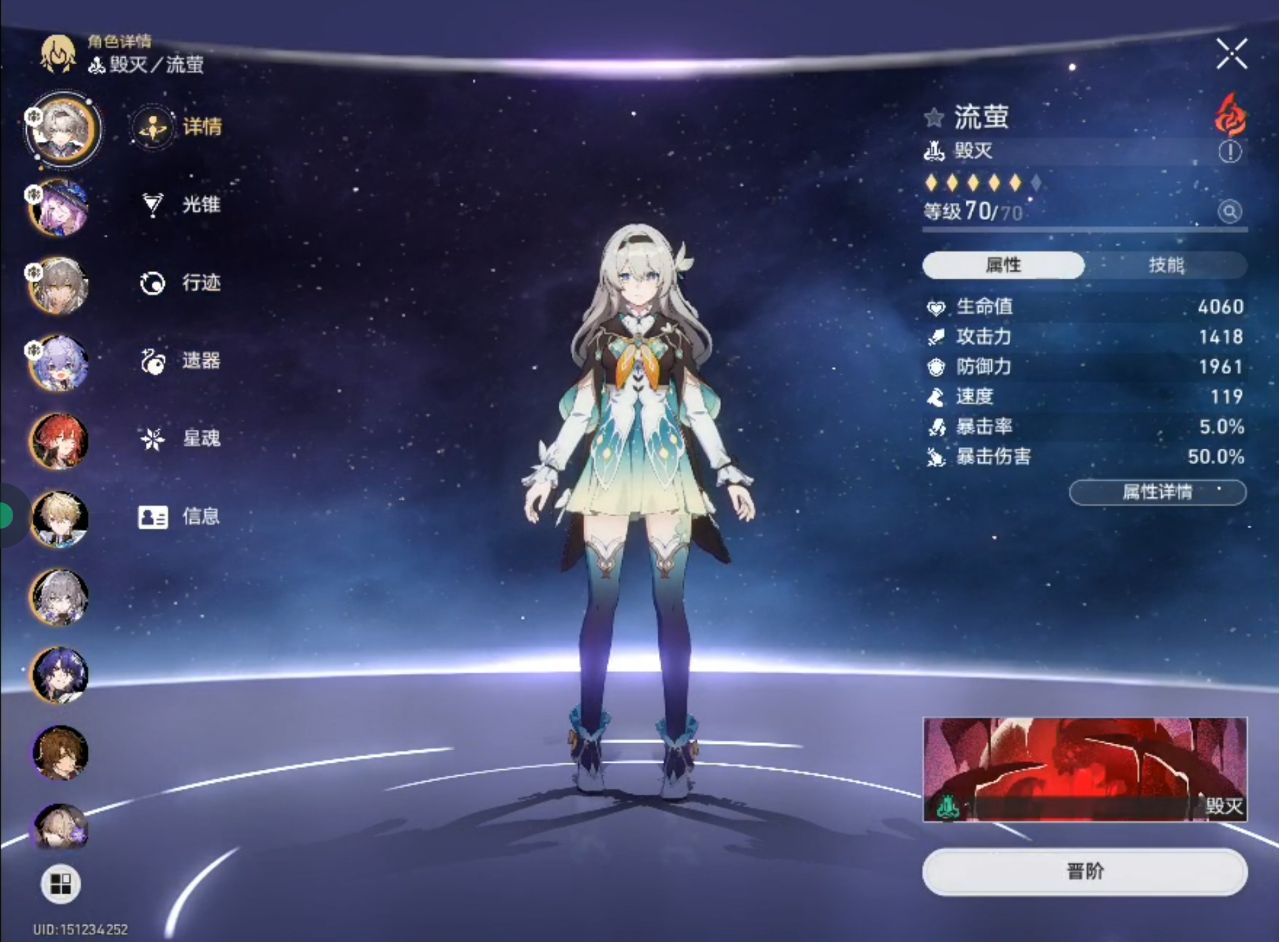This screenshot has height=942, width=1279.
Task: Choose the blonde-haired character portrait
Action: (60, 519)
